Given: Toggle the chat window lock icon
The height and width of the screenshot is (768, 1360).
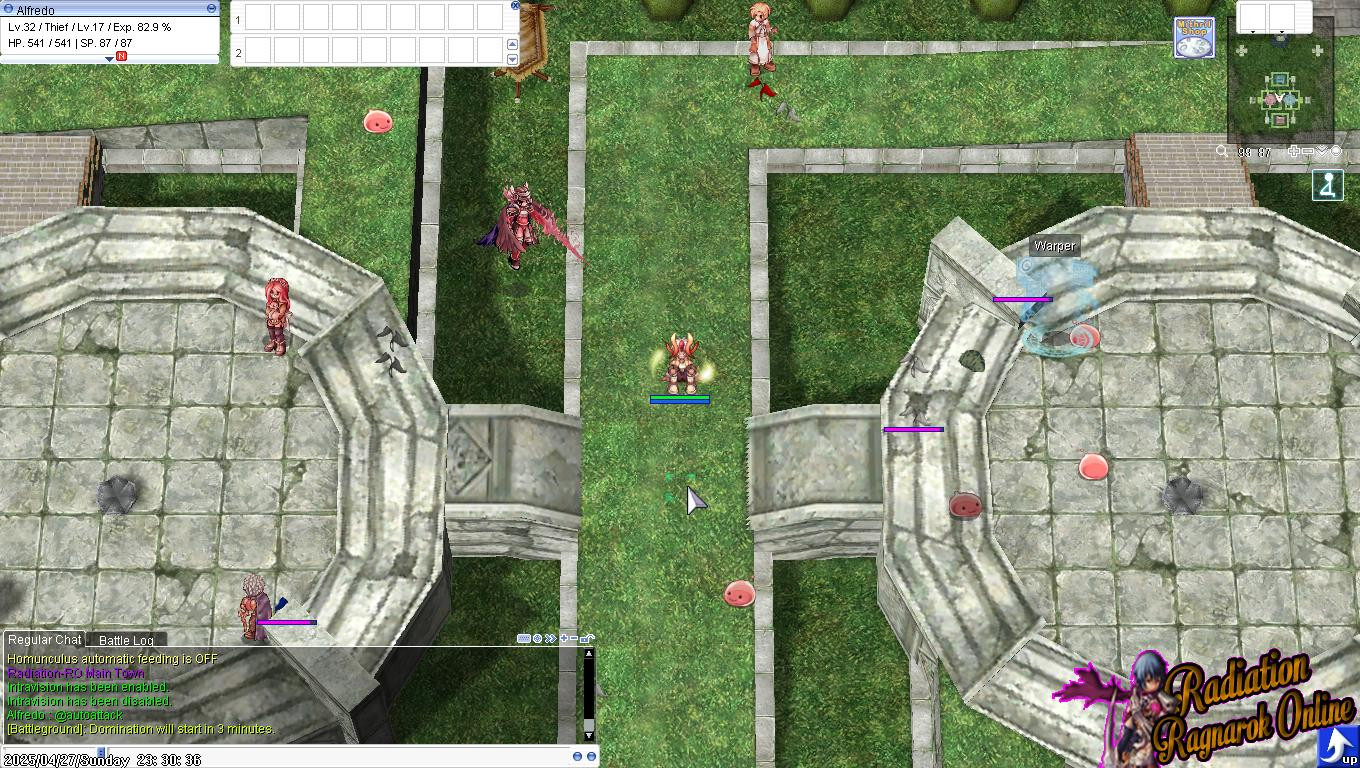Looking at the screenshot, I should tap(588, 639).
